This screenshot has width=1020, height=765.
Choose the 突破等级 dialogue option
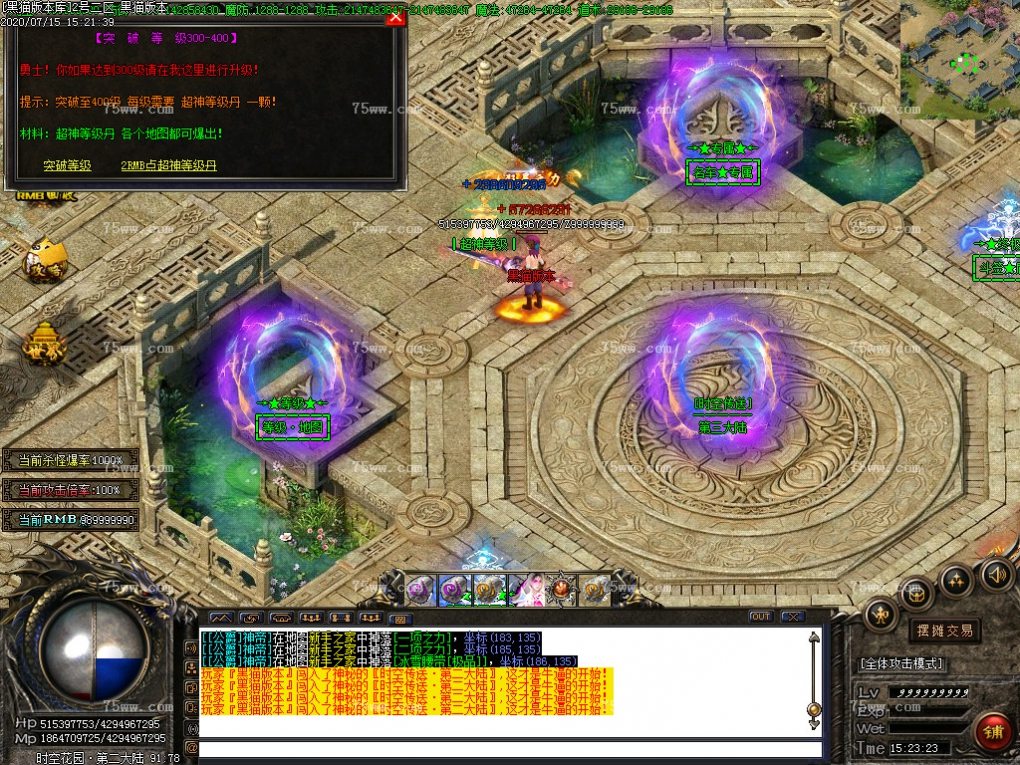coord(67,165)
